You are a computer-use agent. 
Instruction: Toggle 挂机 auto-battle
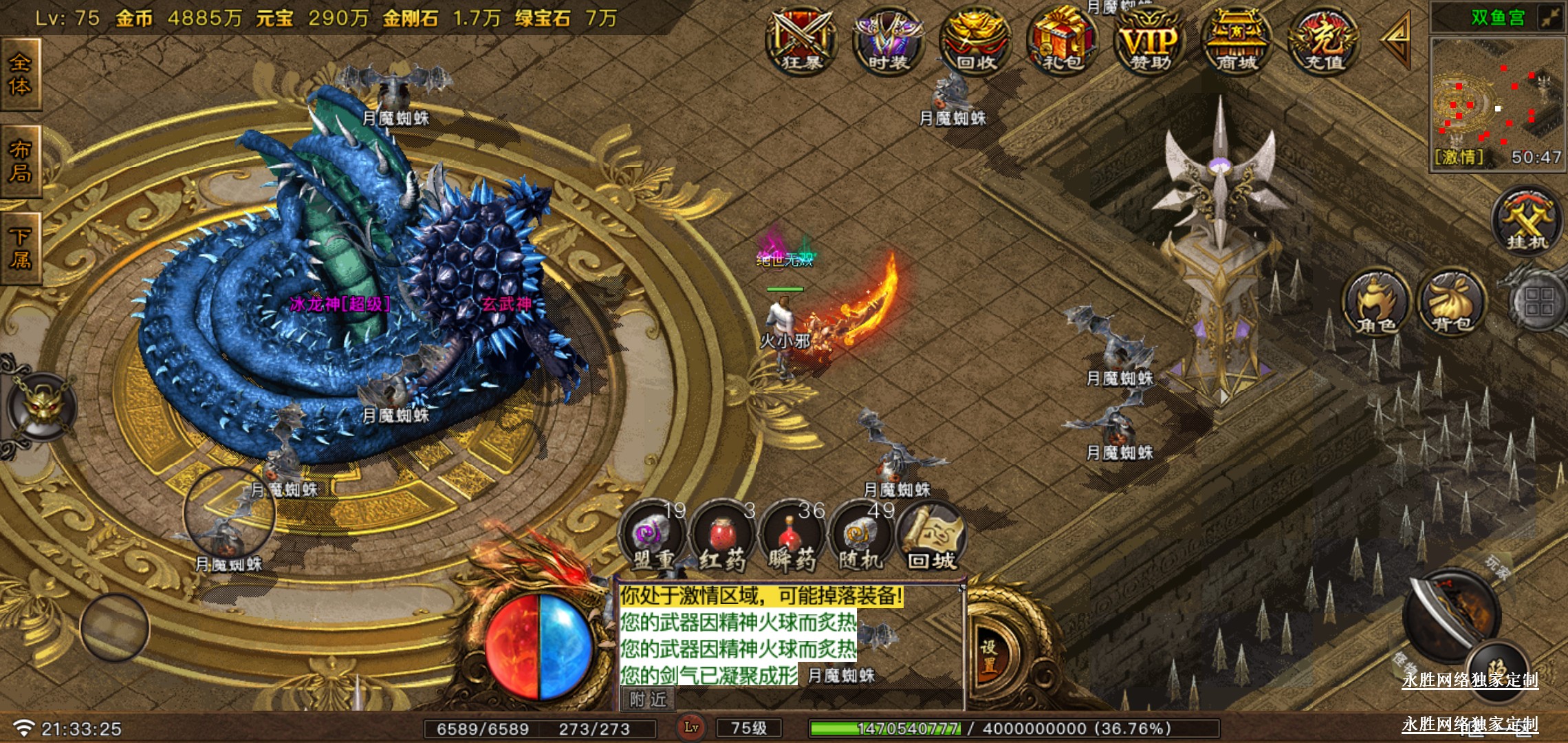(1527, 222)
